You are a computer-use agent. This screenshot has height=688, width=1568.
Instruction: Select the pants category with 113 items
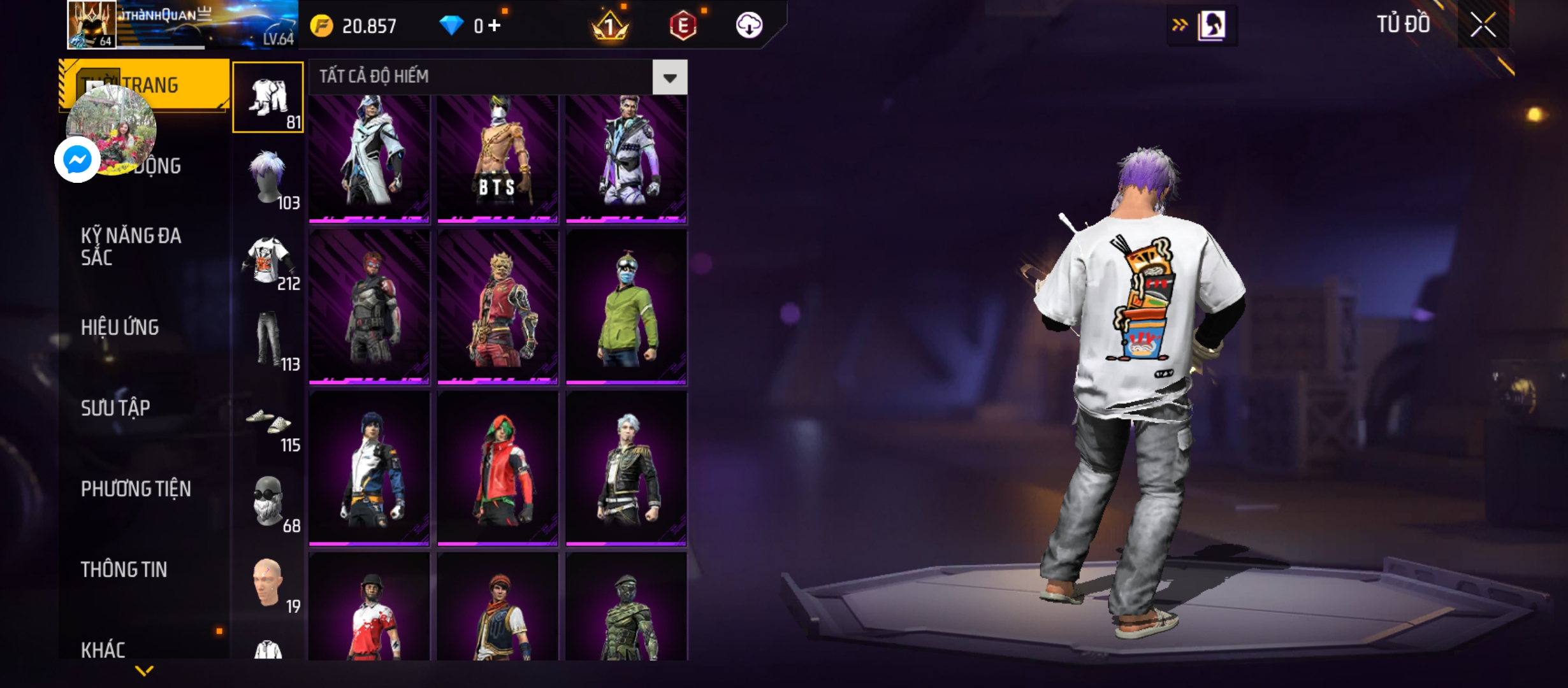pos(268,341)
